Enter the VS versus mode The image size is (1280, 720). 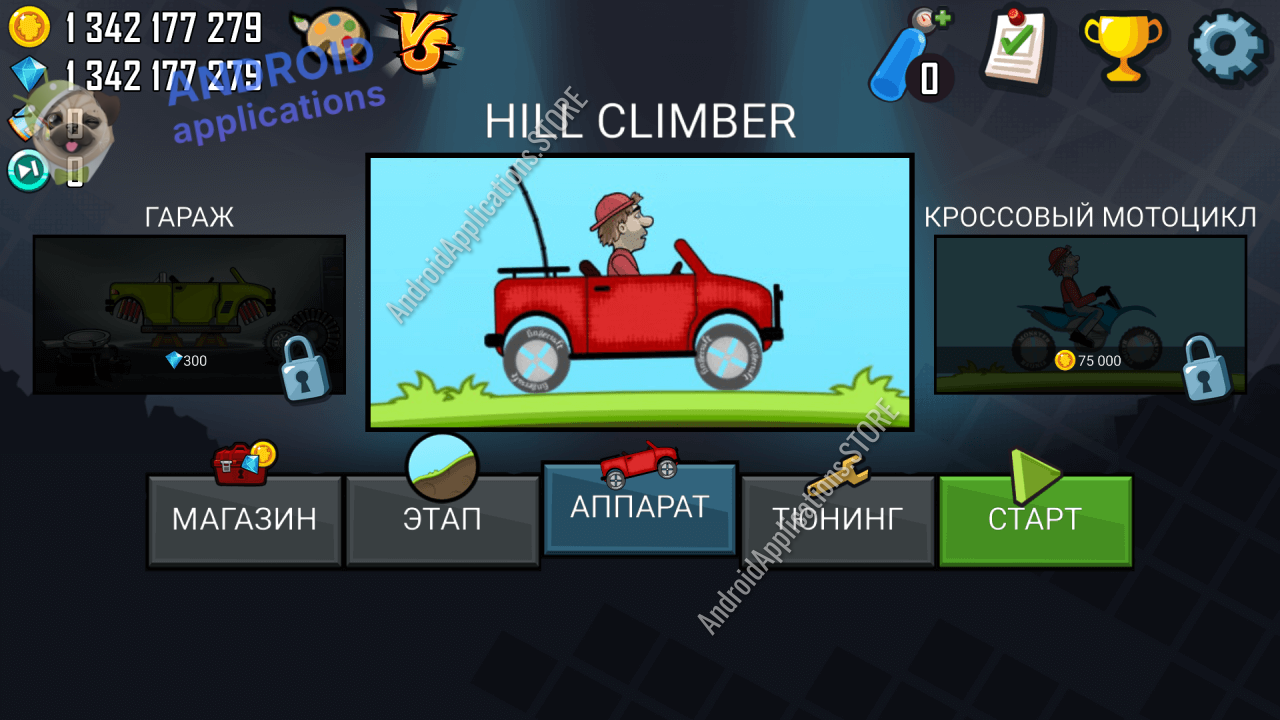[421, 42]
